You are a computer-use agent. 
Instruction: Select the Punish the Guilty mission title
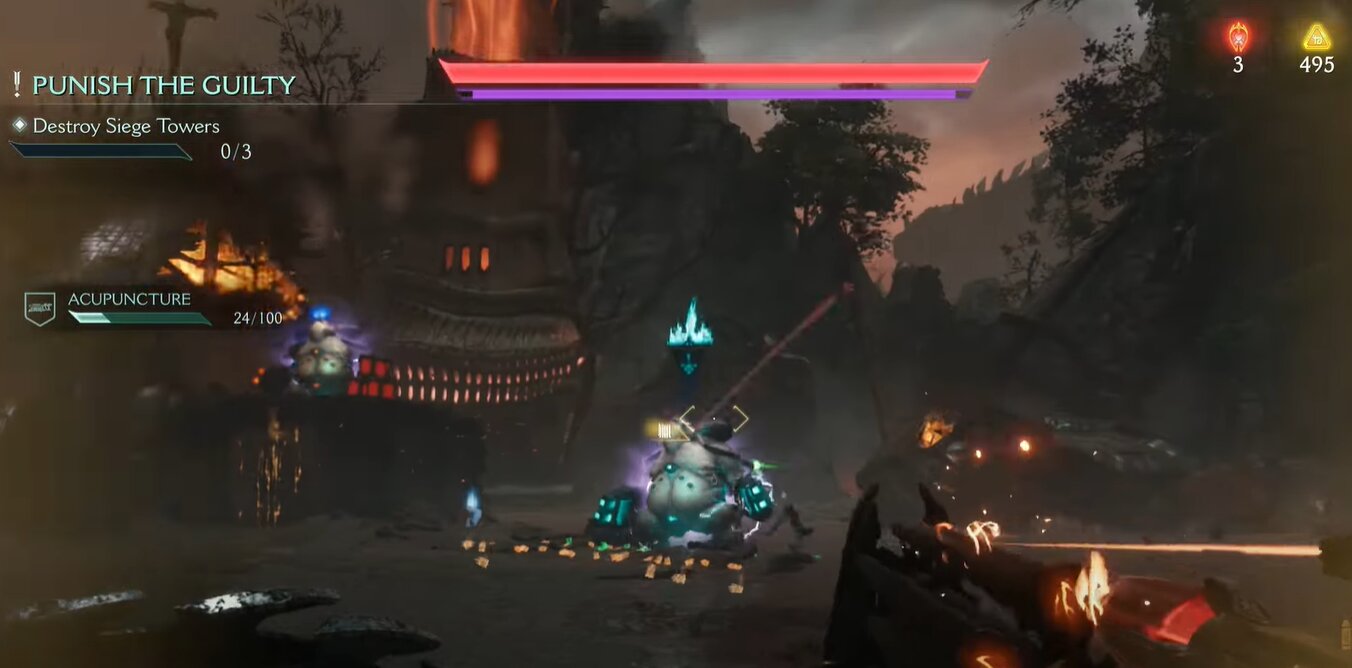pos(163,86)
